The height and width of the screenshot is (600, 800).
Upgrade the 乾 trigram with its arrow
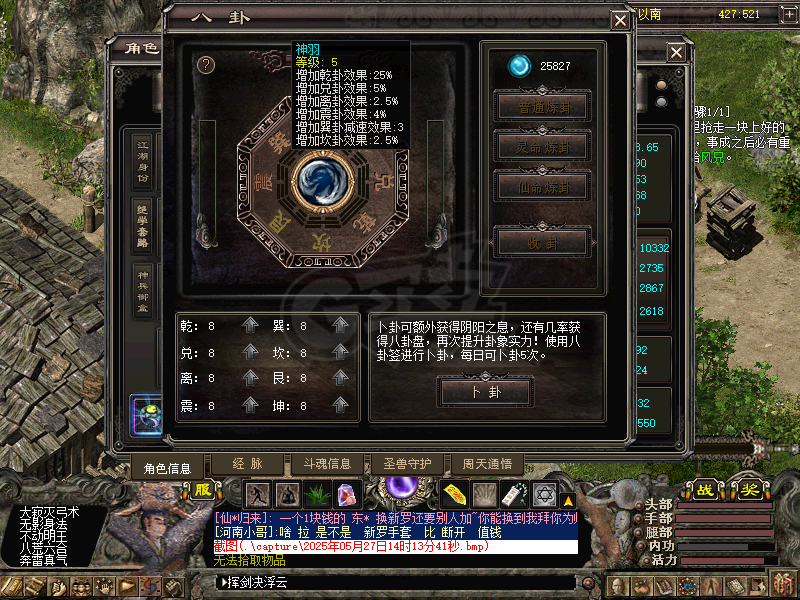tap(250, 326)
